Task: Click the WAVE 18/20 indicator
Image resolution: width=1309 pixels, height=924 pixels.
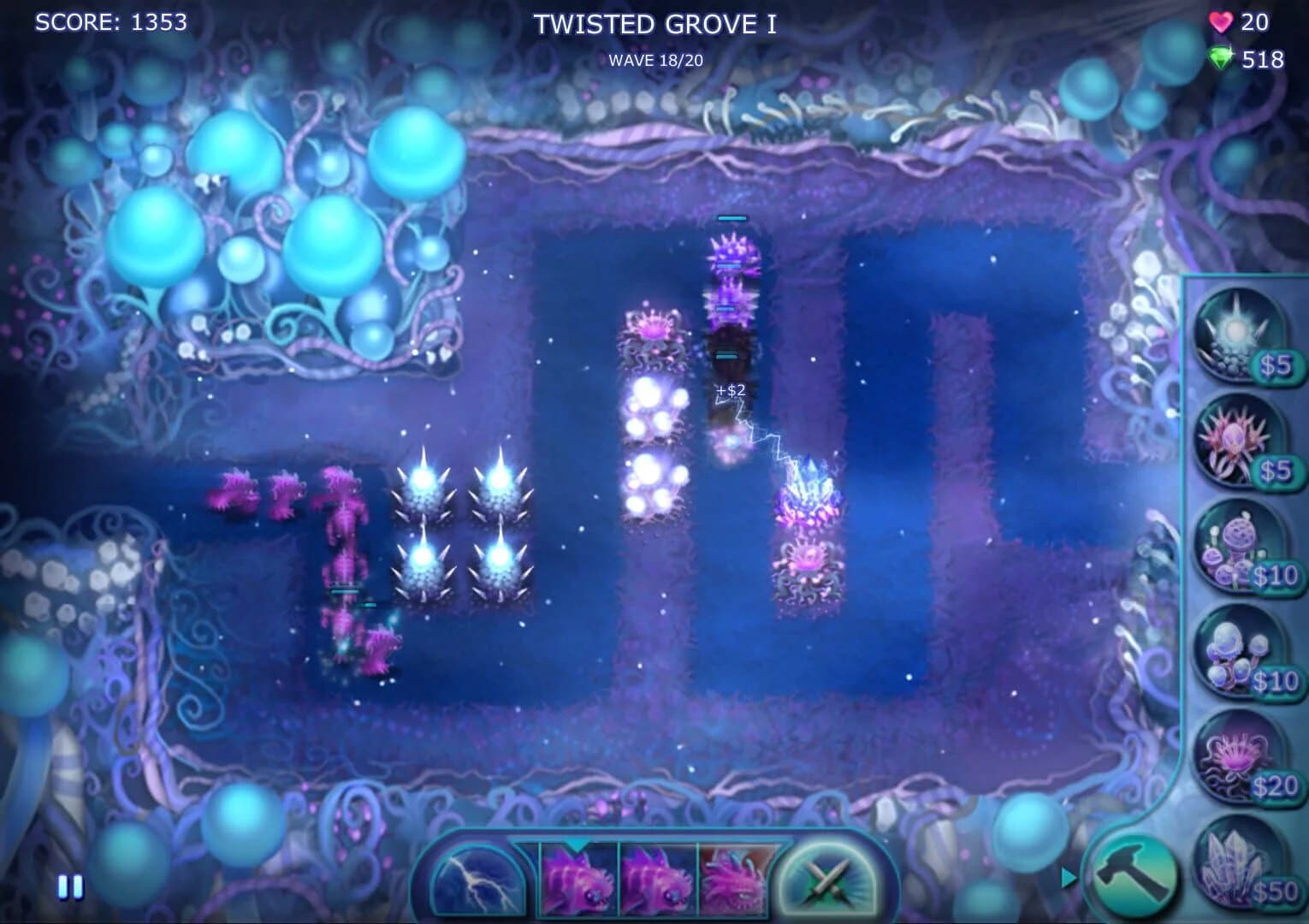Action: (655, 61)
